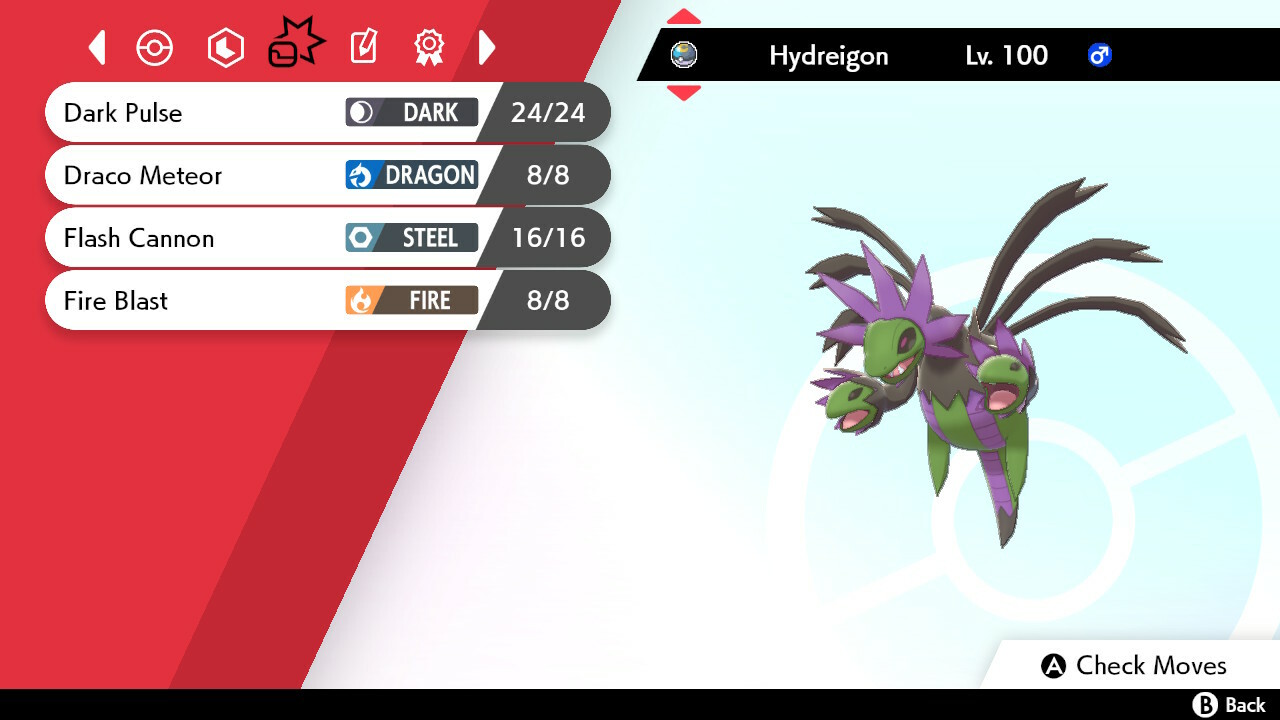
Task: Show previous Pokémon with the up arrow
Action: coord(684,17)
